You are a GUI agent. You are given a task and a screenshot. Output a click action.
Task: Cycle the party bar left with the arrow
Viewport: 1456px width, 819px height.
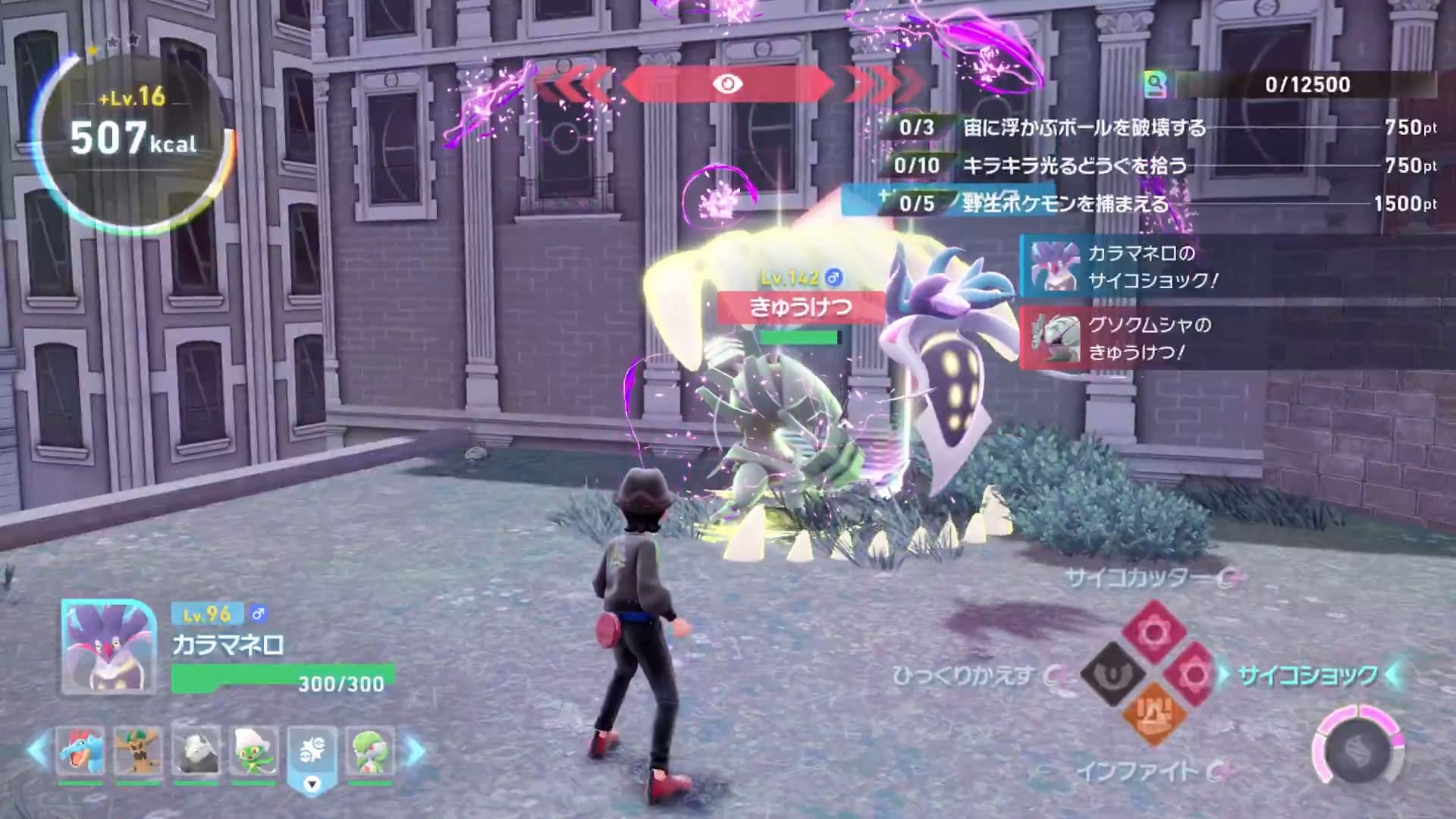pos(37,751)
